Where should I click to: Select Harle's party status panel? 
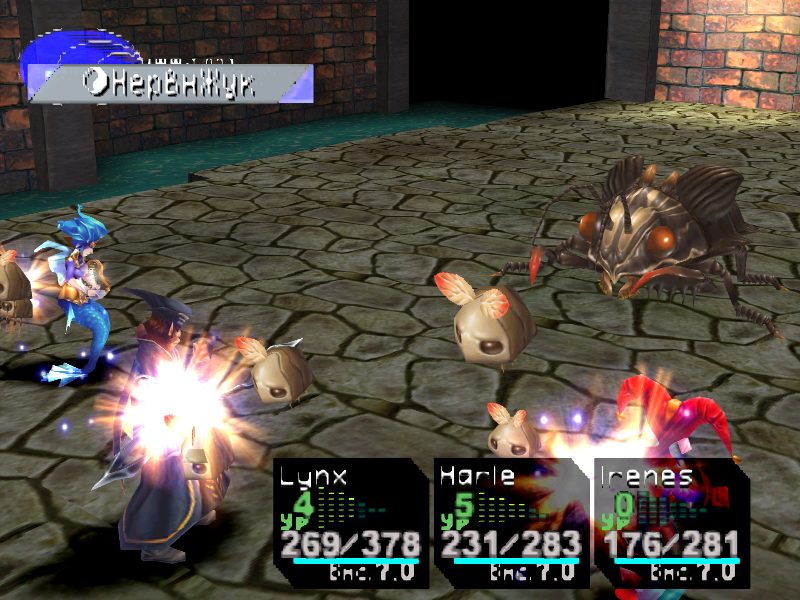coord(508,522)
